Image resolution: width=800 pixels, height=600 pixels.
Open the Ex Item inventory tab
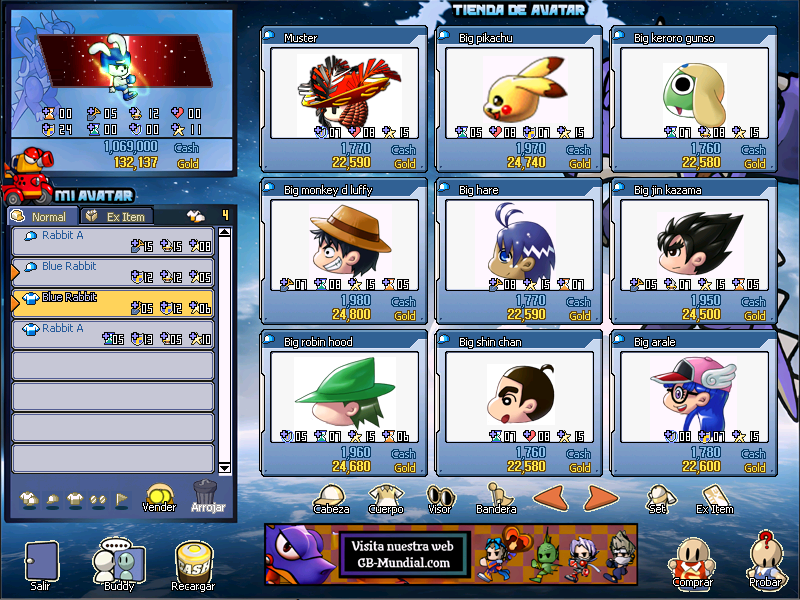pyautogui.click(x=118, y=216)
